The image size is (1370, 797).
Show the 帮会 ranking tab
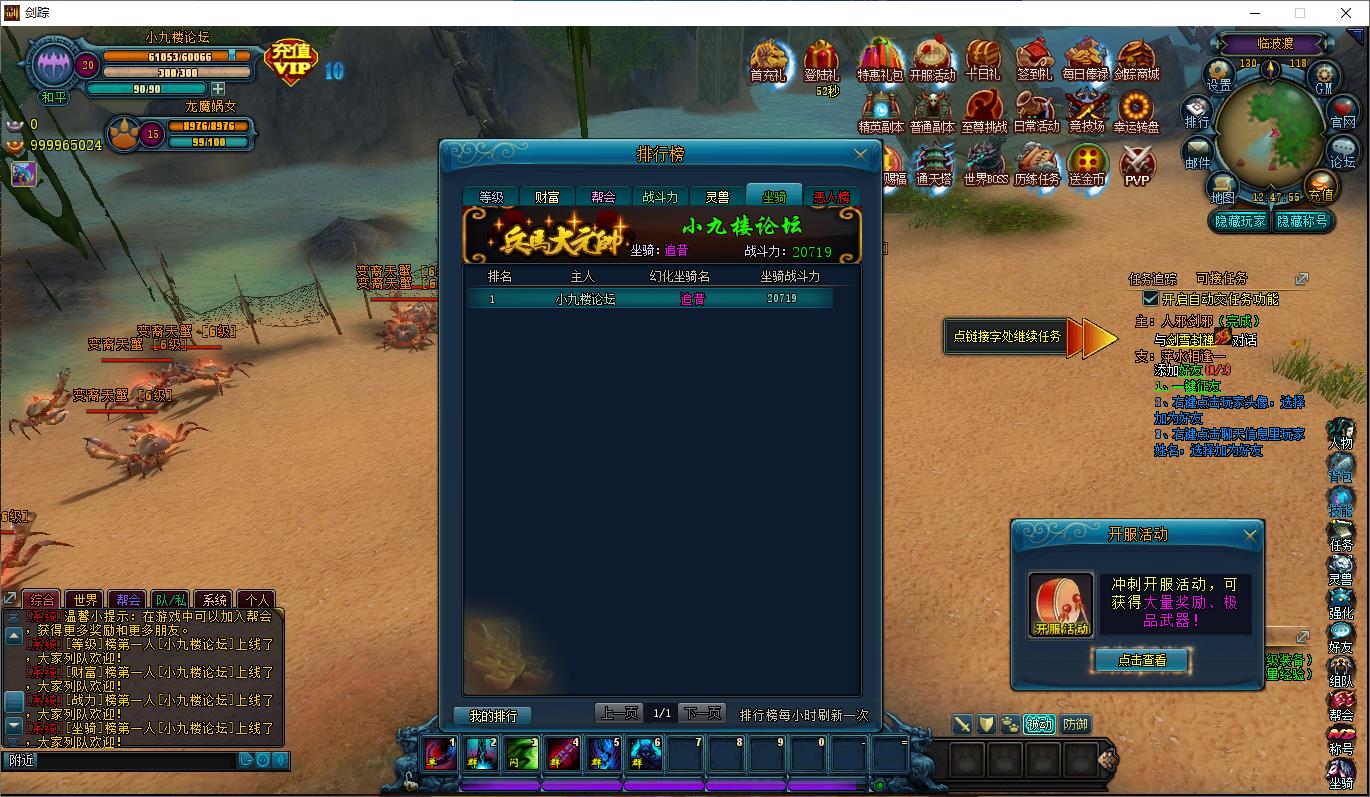click(603, 197)
